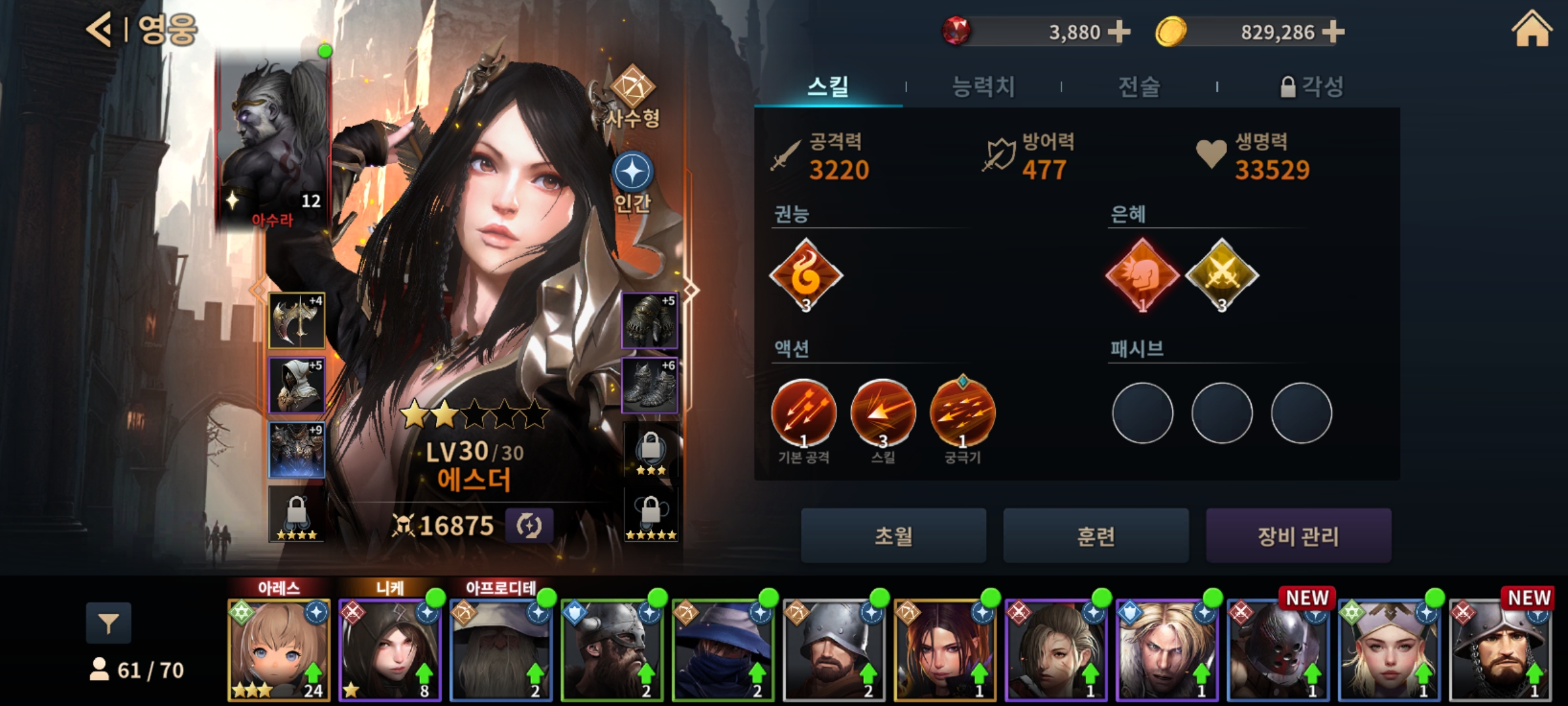Add more gold coins
The width and height of the screenshot is (1568, 706).
(x=1333, y=31)
